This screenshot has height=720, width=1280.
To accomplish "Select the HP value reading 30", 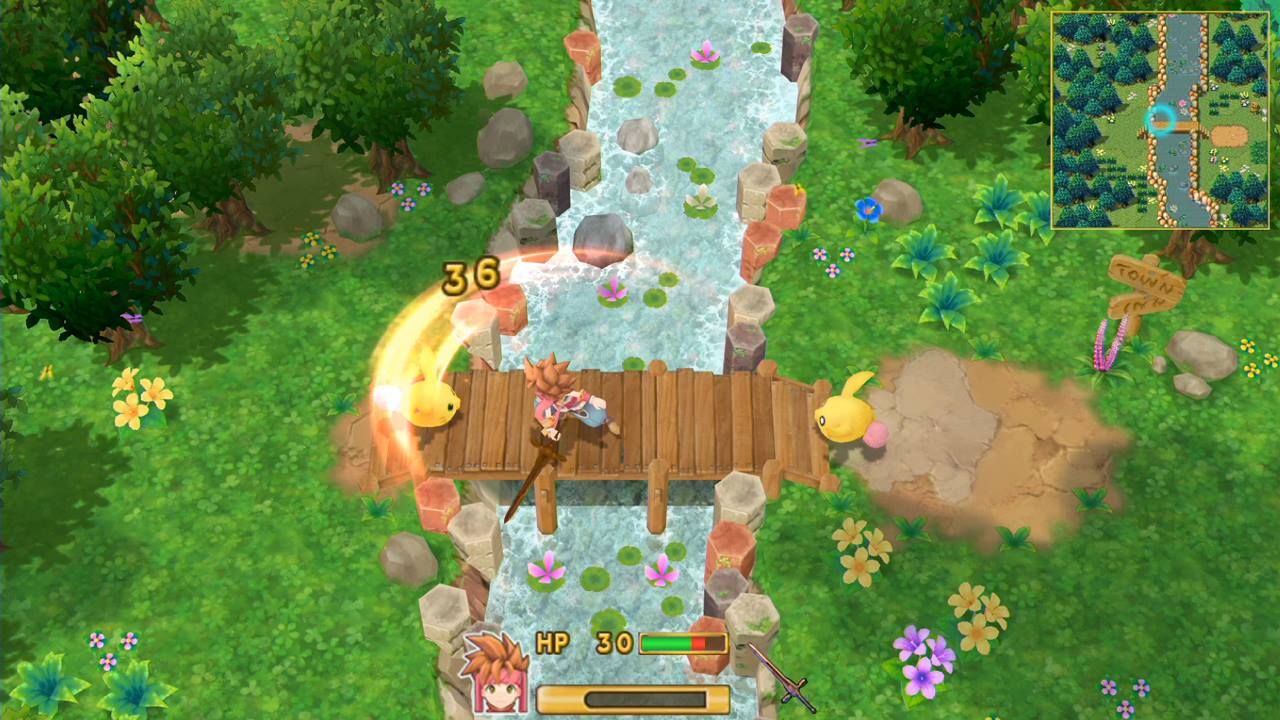I will 614,641.
